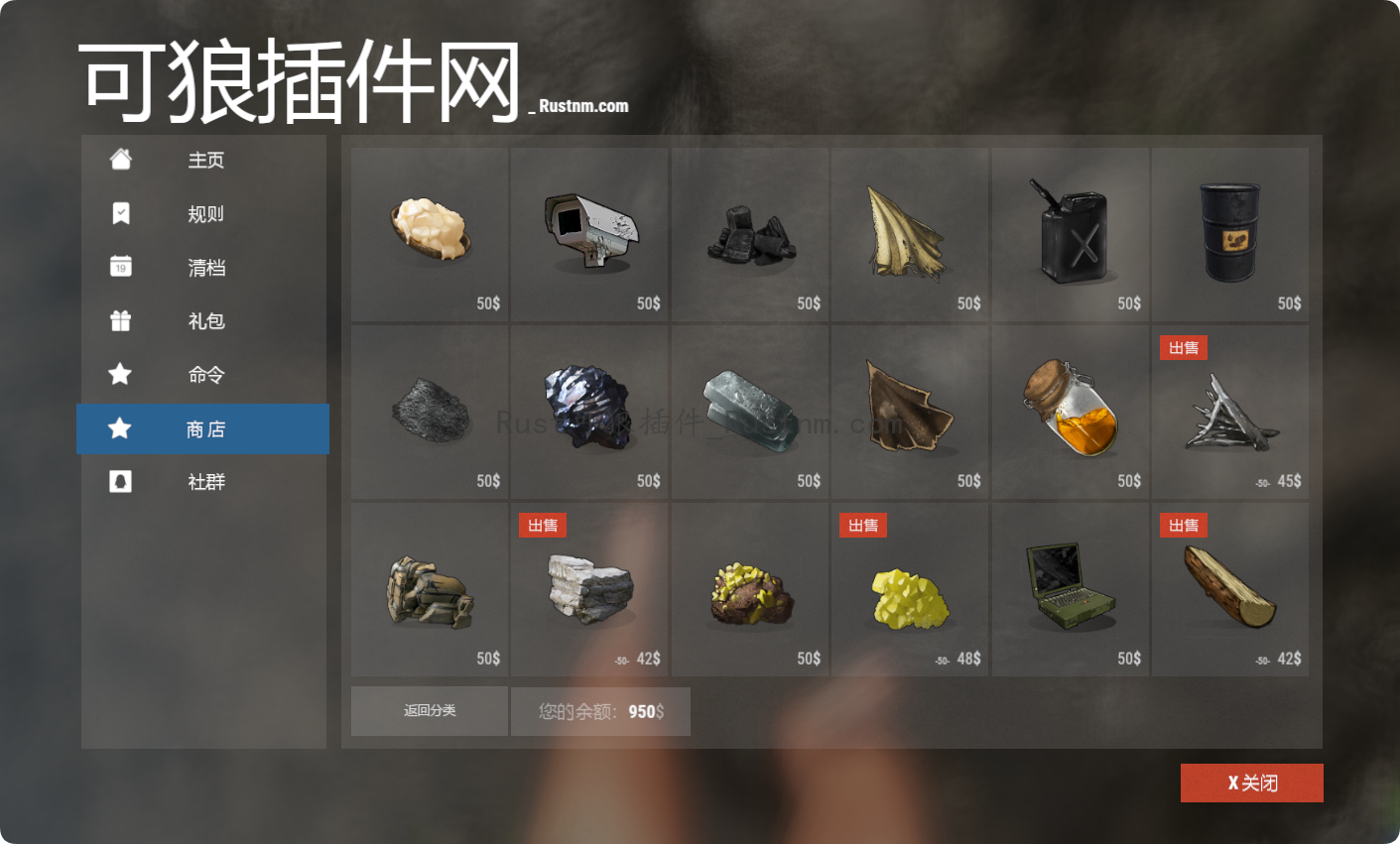Click the 出售 badge on the yellow sulfur item
This screenshot has width=1400, height=844.
(863, 525)
